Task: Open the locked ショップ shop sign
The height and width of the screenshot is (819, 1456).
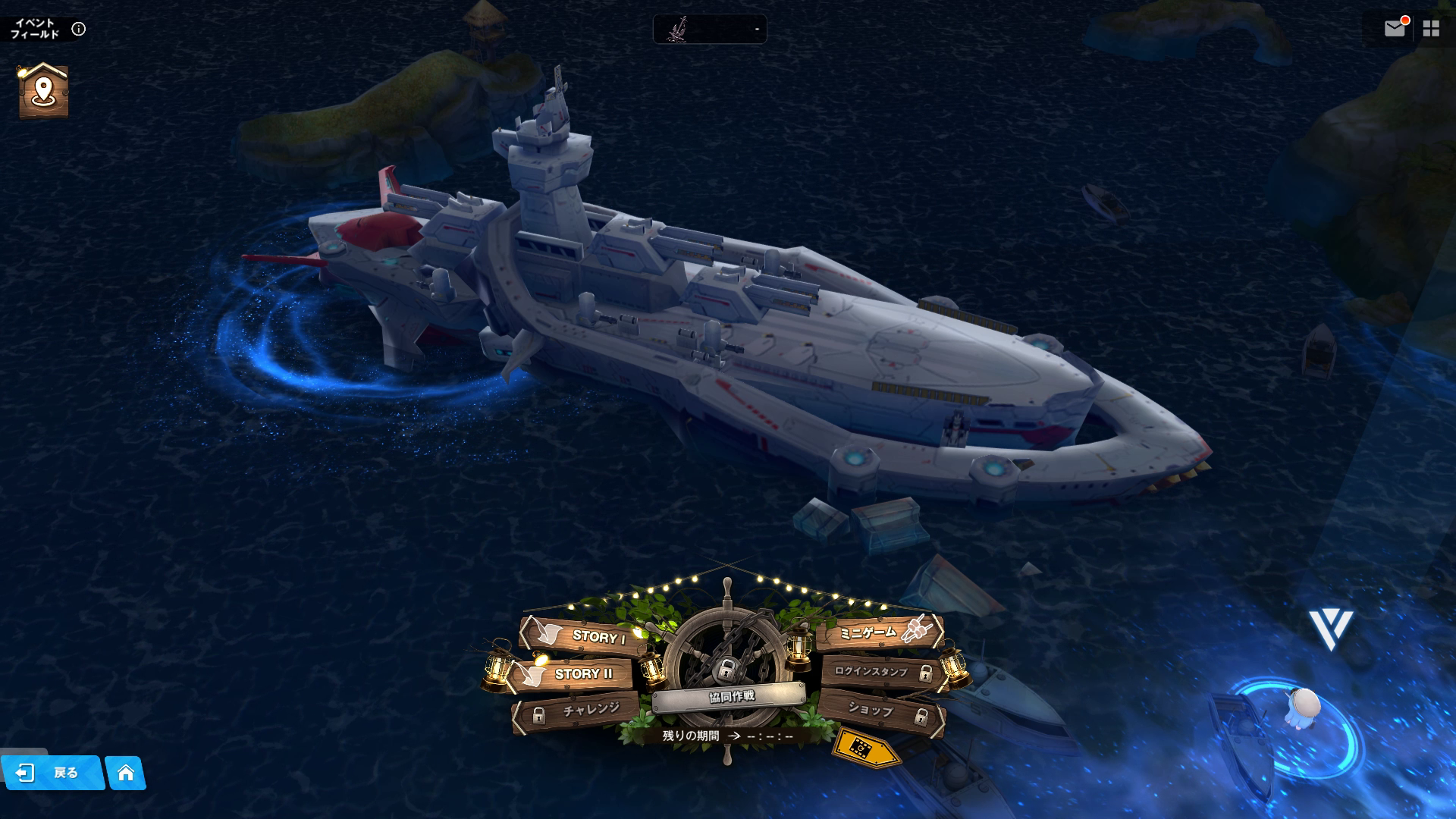Action: pyautogui.click(x=881, y=711)
